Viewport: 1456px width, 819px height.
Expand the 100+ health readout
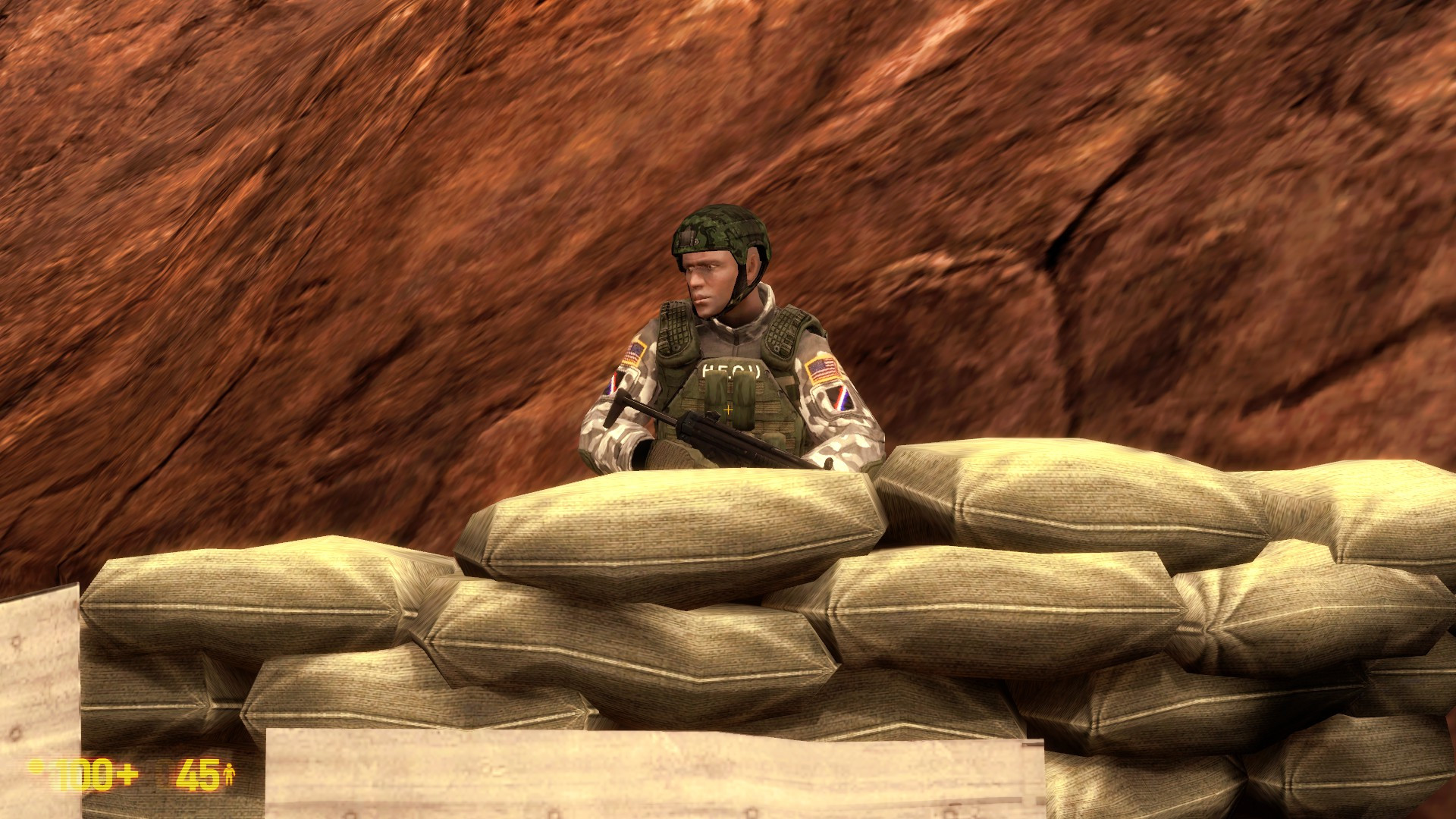tap(91, 773)
